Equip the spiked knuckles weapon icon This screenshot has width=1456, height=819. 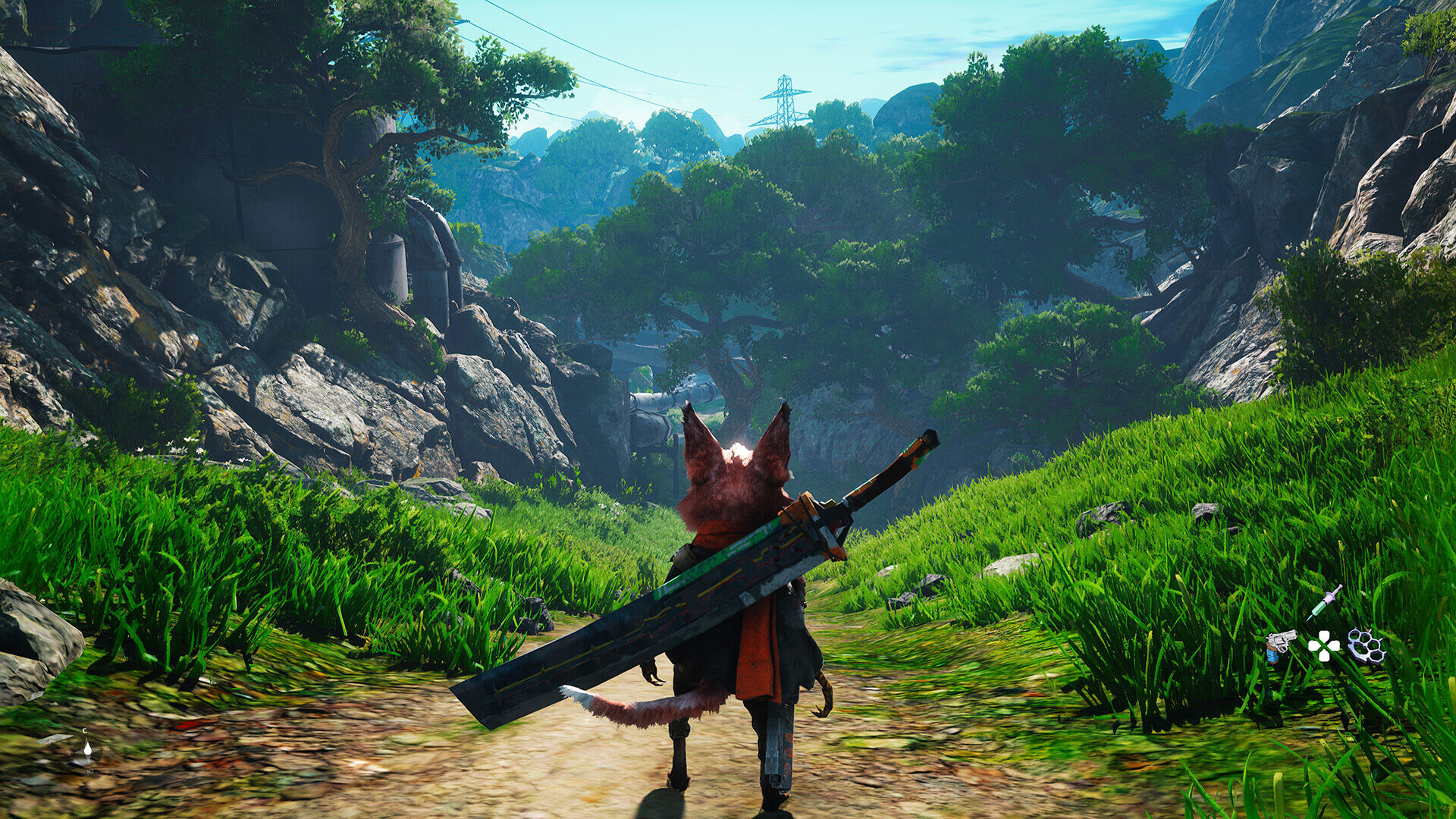coord(1366,647)
